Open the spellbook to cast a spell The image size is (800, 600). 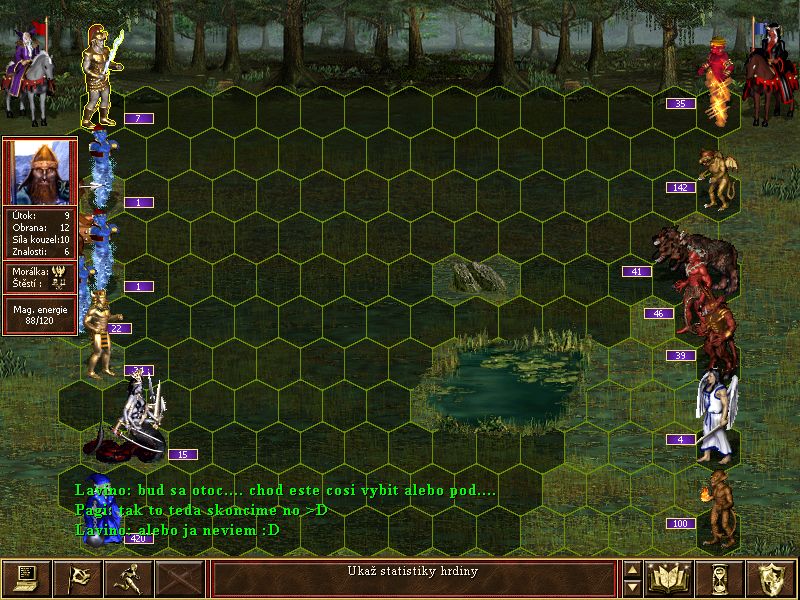(x=670, y=578)
